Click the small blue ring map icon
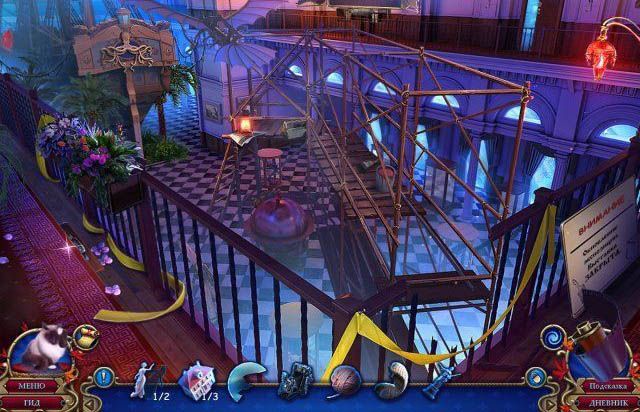 [x=536, y=377]
